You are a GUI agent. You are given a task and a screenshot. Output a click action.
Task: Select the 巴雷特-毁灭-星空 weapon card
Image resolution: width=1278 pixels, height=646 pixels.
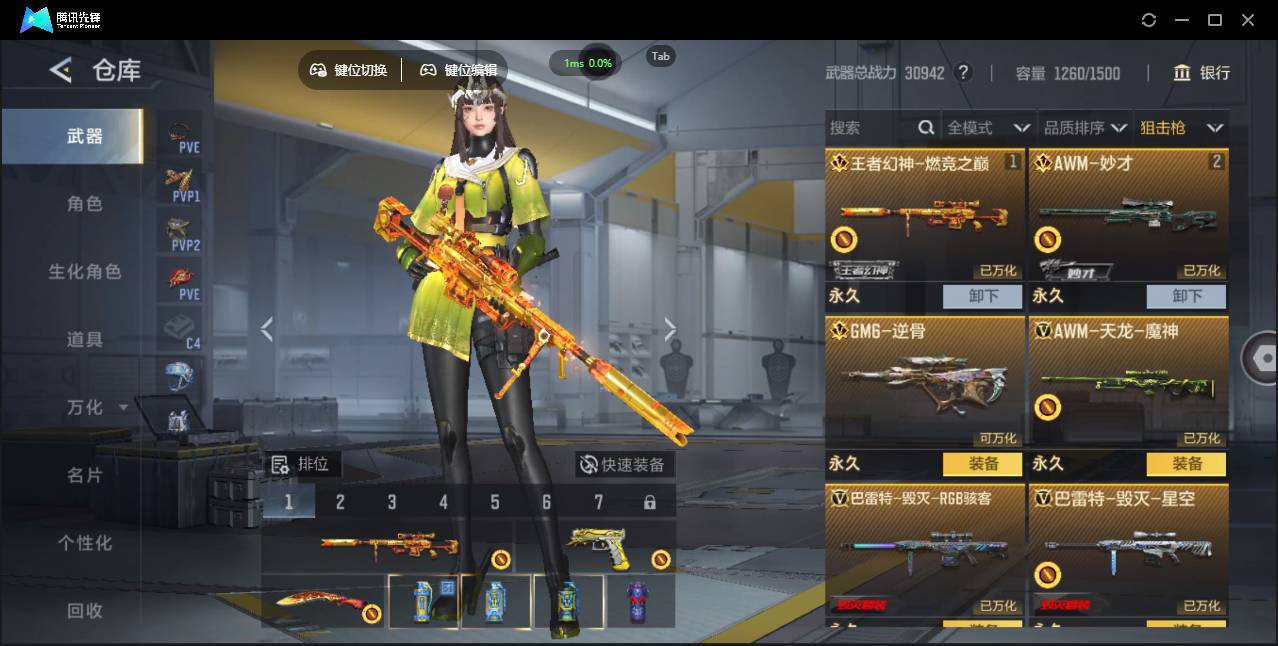coord(1128,548)
